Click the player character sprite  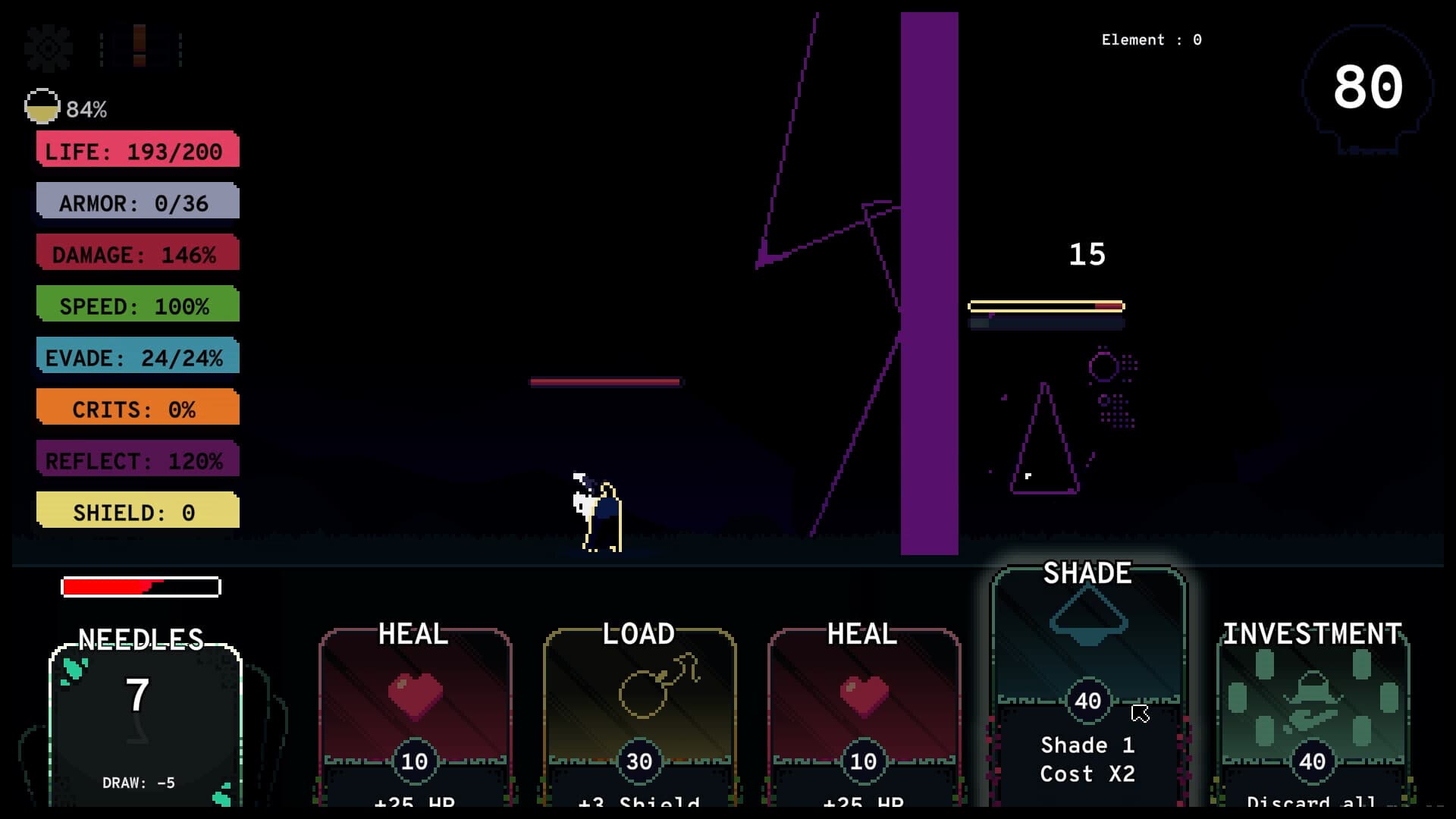(x=595, y=508)
